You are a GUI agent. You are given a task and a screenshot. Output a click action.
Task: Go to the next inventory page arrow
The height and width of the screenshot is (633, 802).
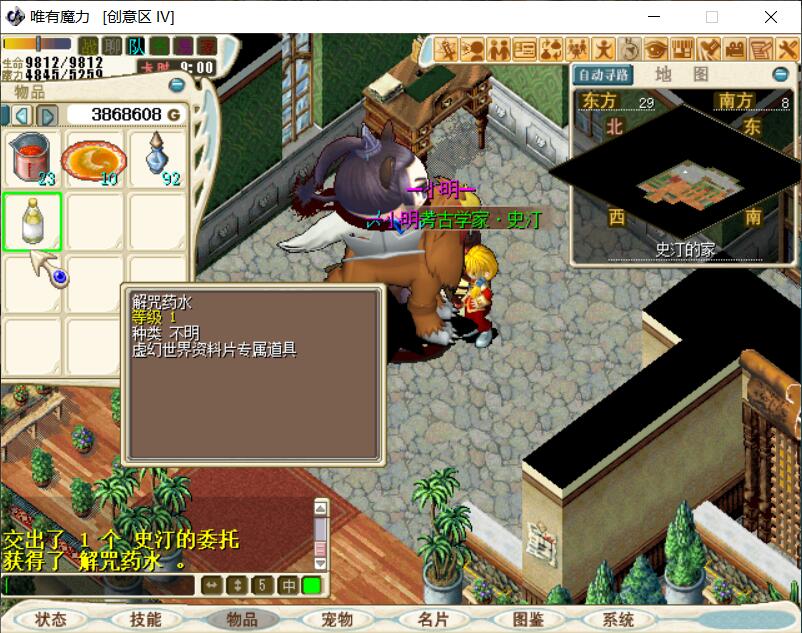(x=46, y=115)
